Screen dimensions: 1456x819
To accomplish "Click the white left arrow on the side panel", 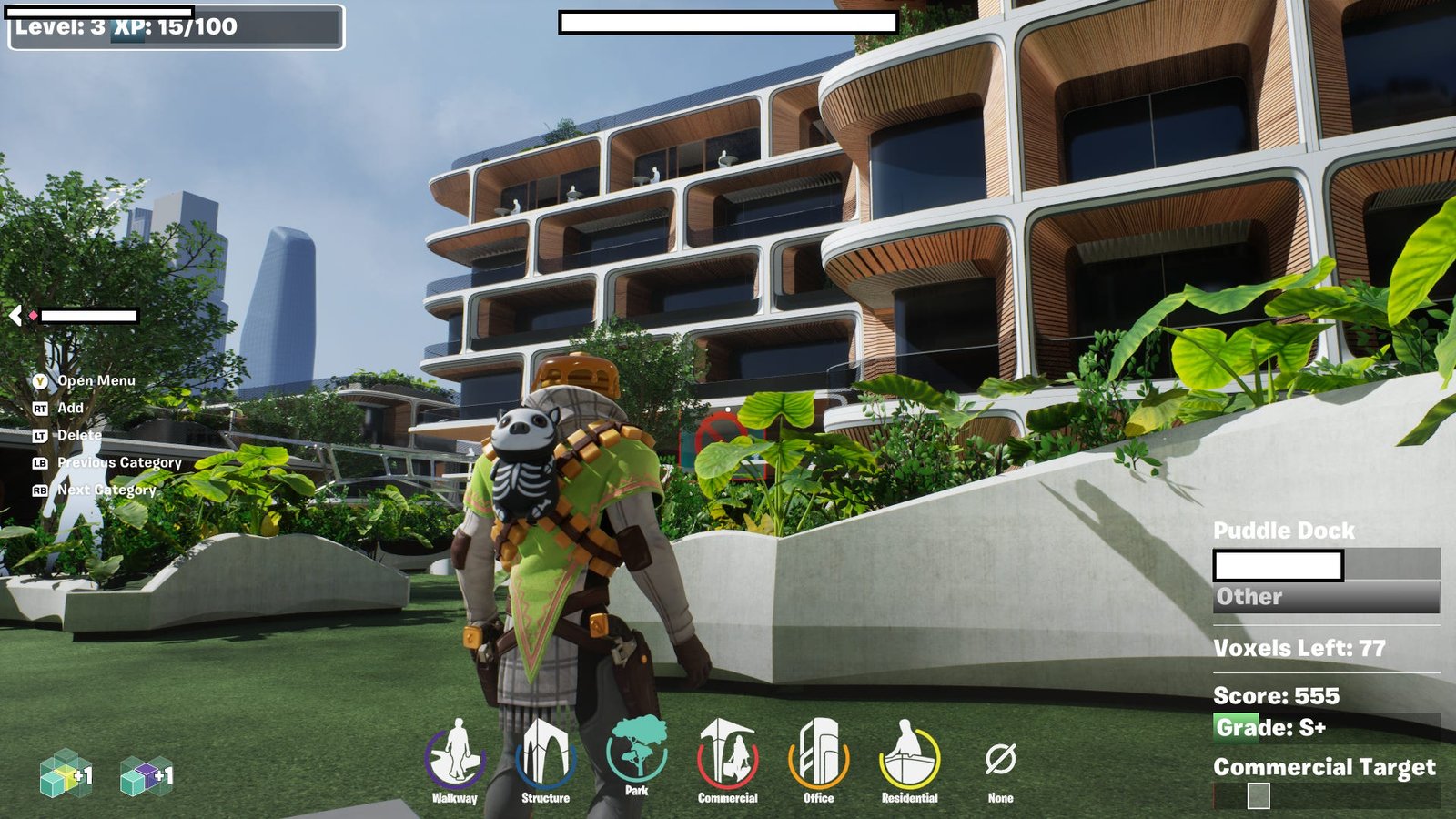I will pos(15,316).
